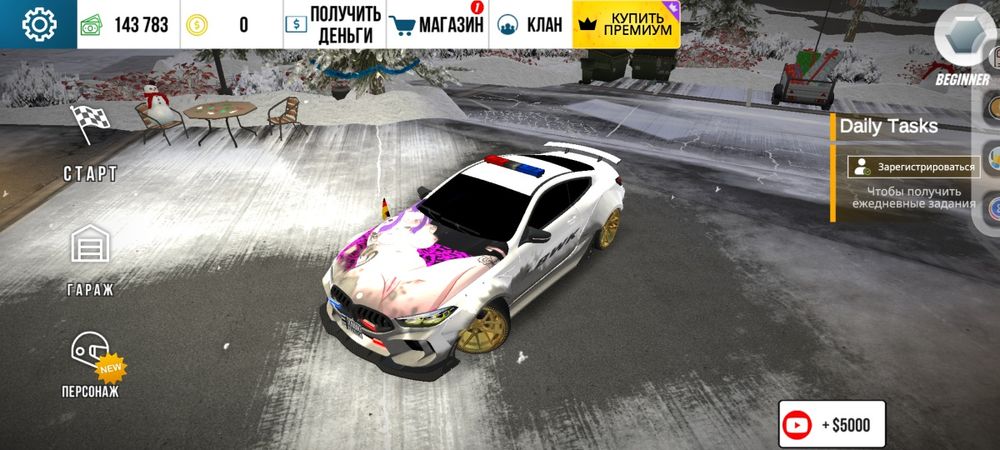Expand the Daily Tasks panel
This screenshot has width=1000, height=450.
889,126
